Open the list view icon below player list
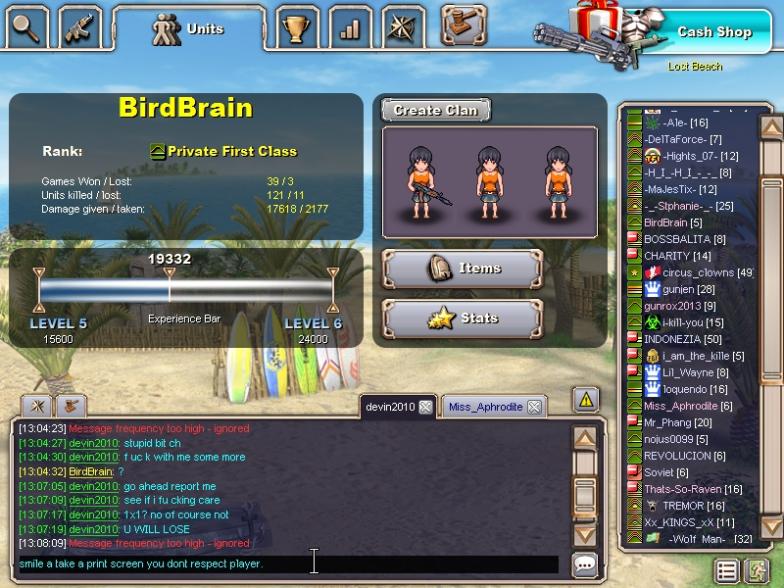The width and height of the screenshot is (784, 588). [727, 571]
